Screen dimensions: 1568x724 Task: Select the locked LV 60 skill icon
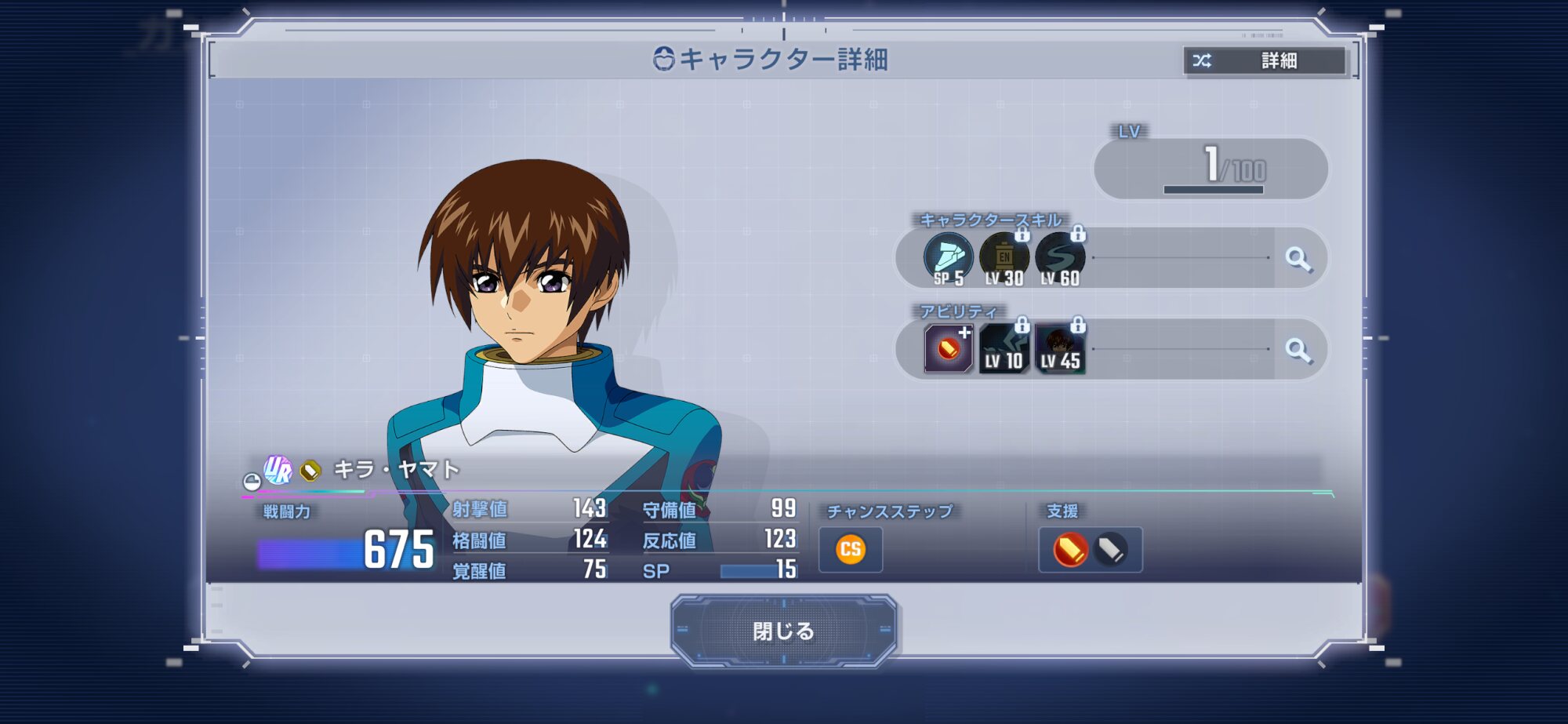pyautogui.click(x=1060, y=258)
